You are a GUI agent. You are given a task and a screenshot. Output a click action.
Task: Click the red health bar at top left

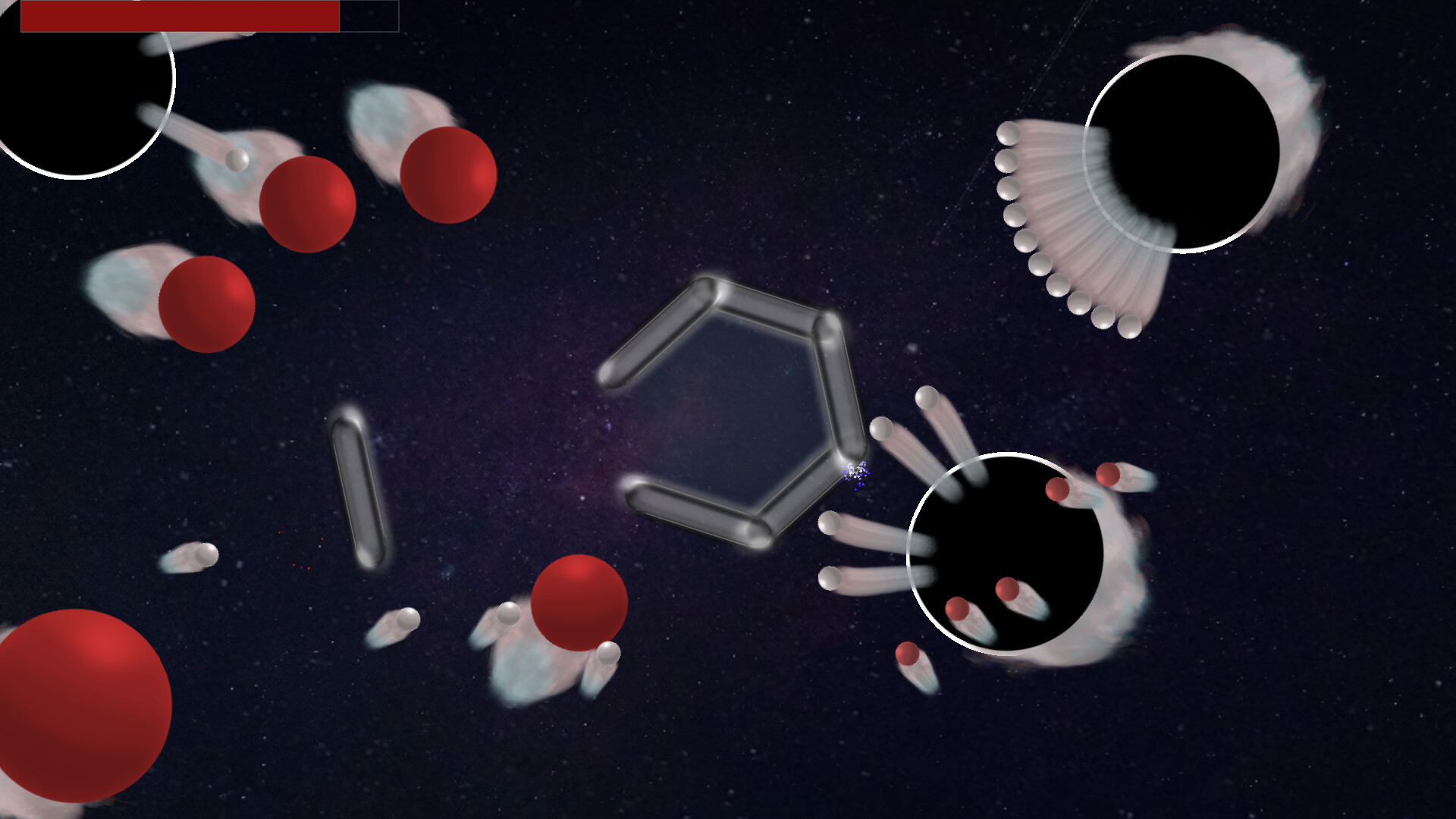pos(182,17)
